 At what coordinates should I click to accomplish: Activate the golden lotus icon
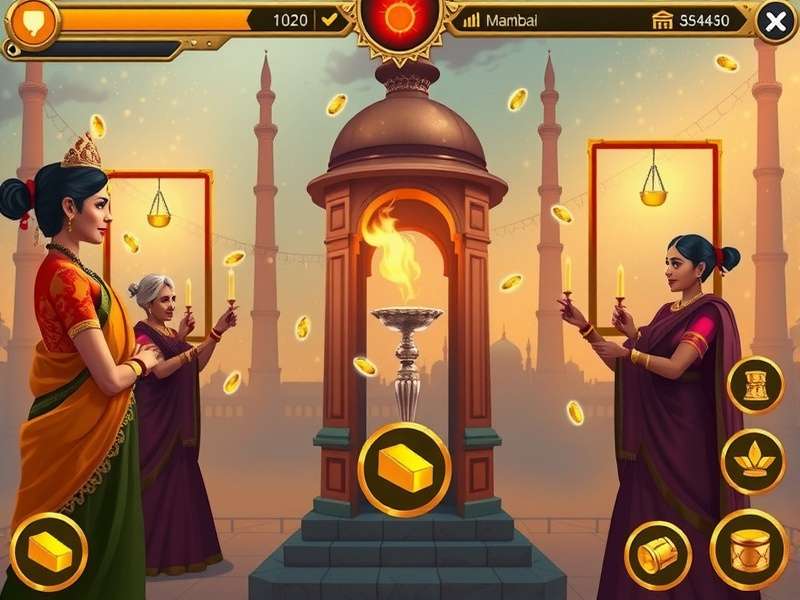(753, 461)
